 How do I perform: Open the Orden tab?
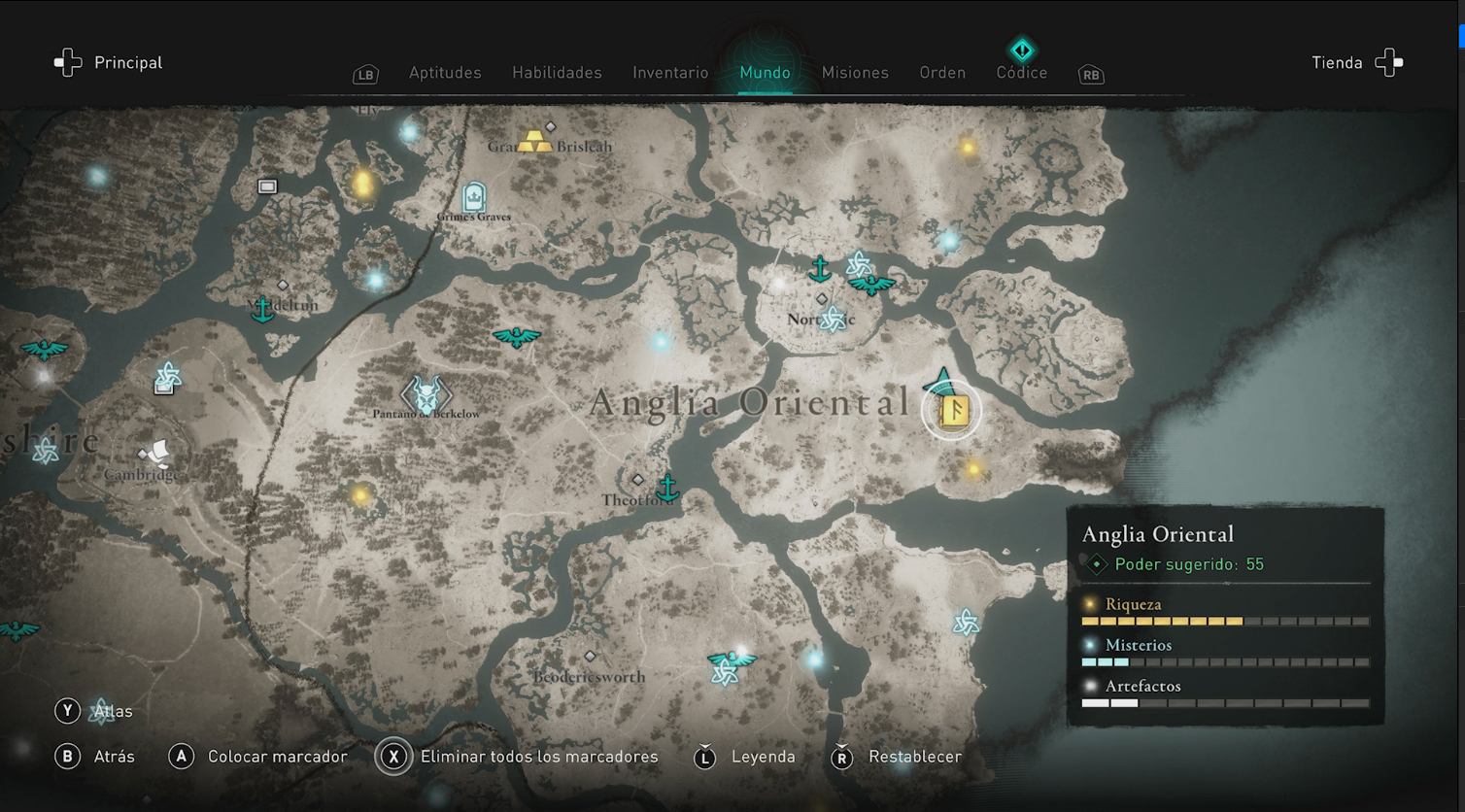942,73
